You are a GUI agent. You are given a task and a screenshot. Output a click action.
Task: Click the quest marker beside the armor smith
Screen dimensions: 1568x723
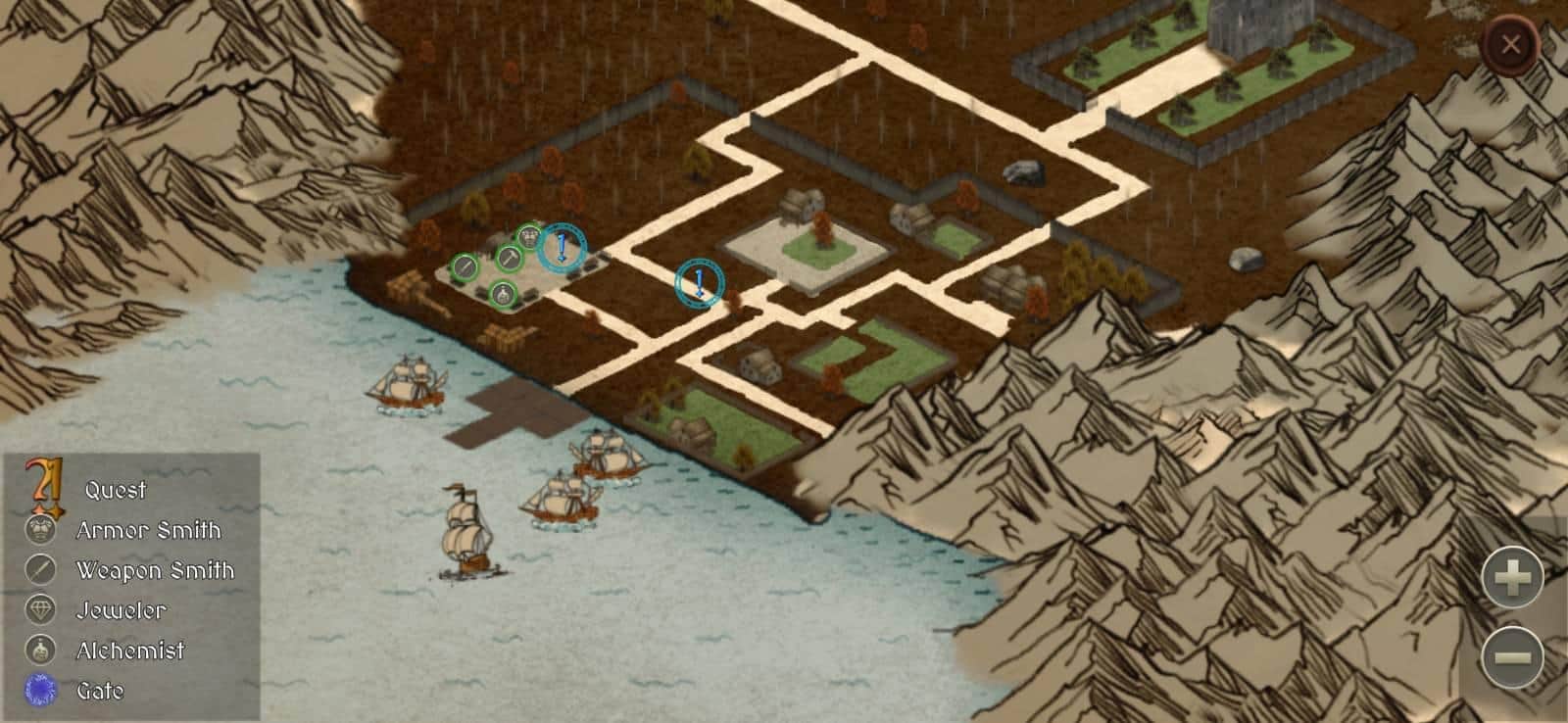point(562,248)
